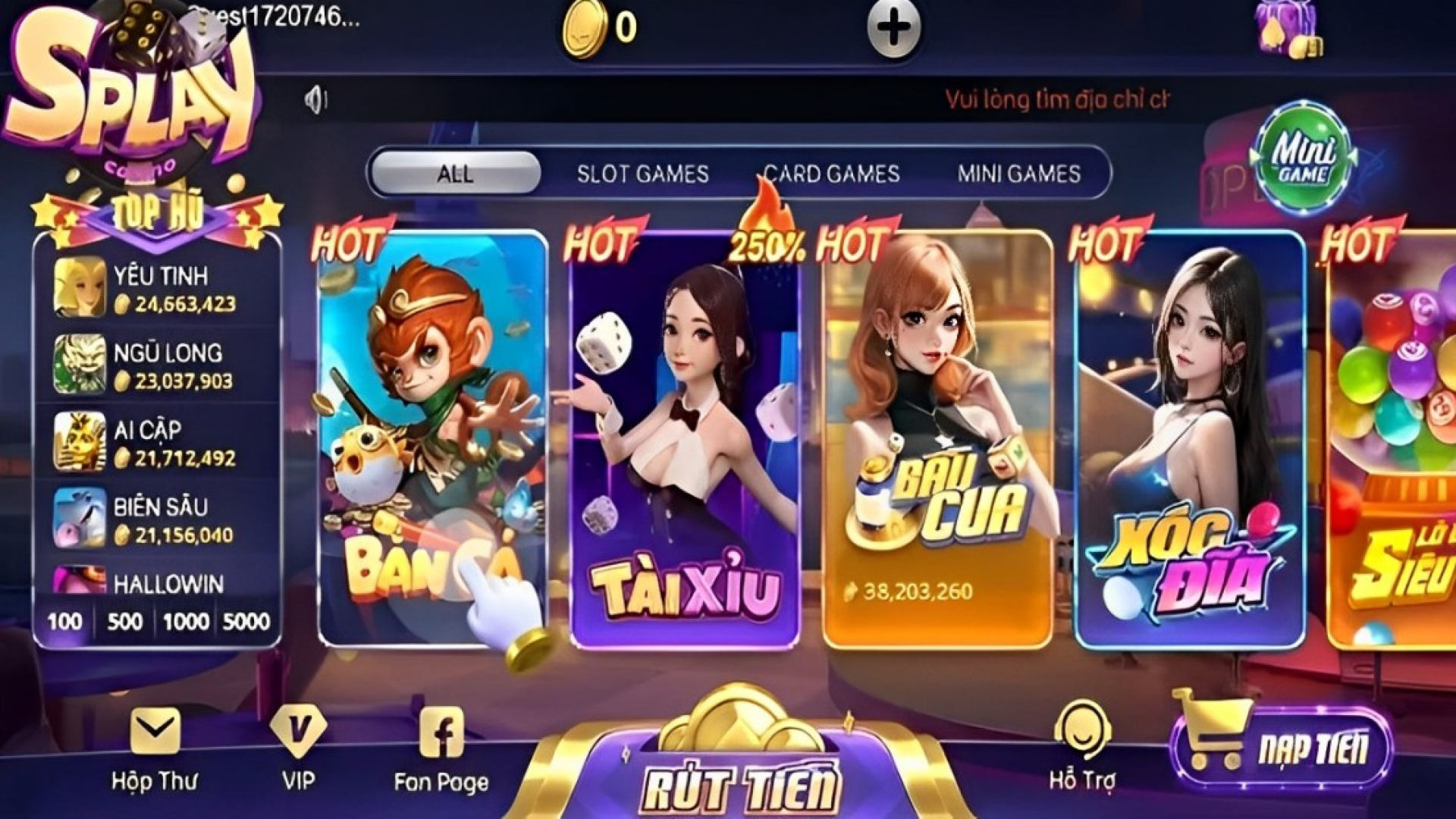This screenshot has height=819, width=1456.
Task: Tap the Rút Tiền withdraw button
Action: pos(742,781)
